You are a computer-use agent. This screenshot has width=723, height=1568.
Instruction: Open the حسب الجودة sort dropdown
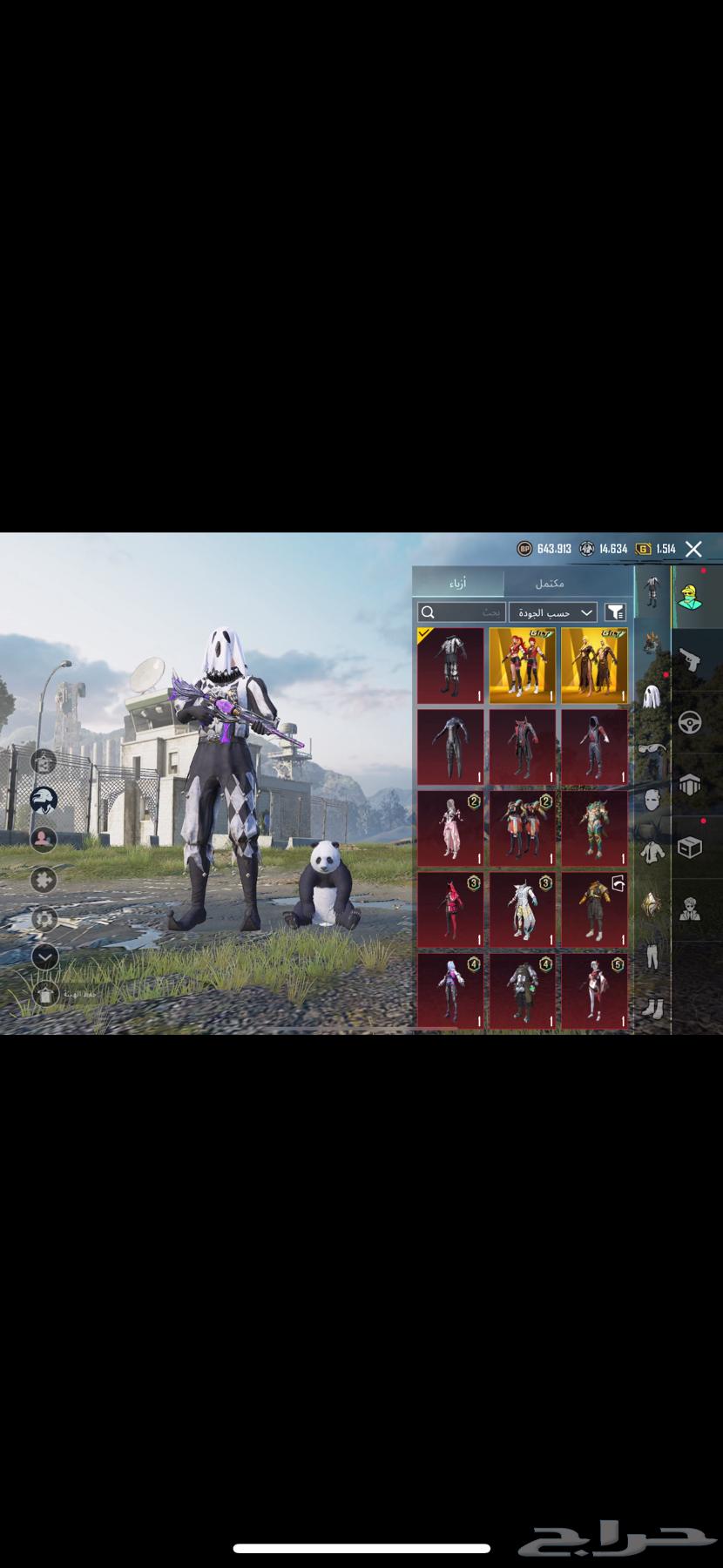pyautogui.click(x=553, y=612)
